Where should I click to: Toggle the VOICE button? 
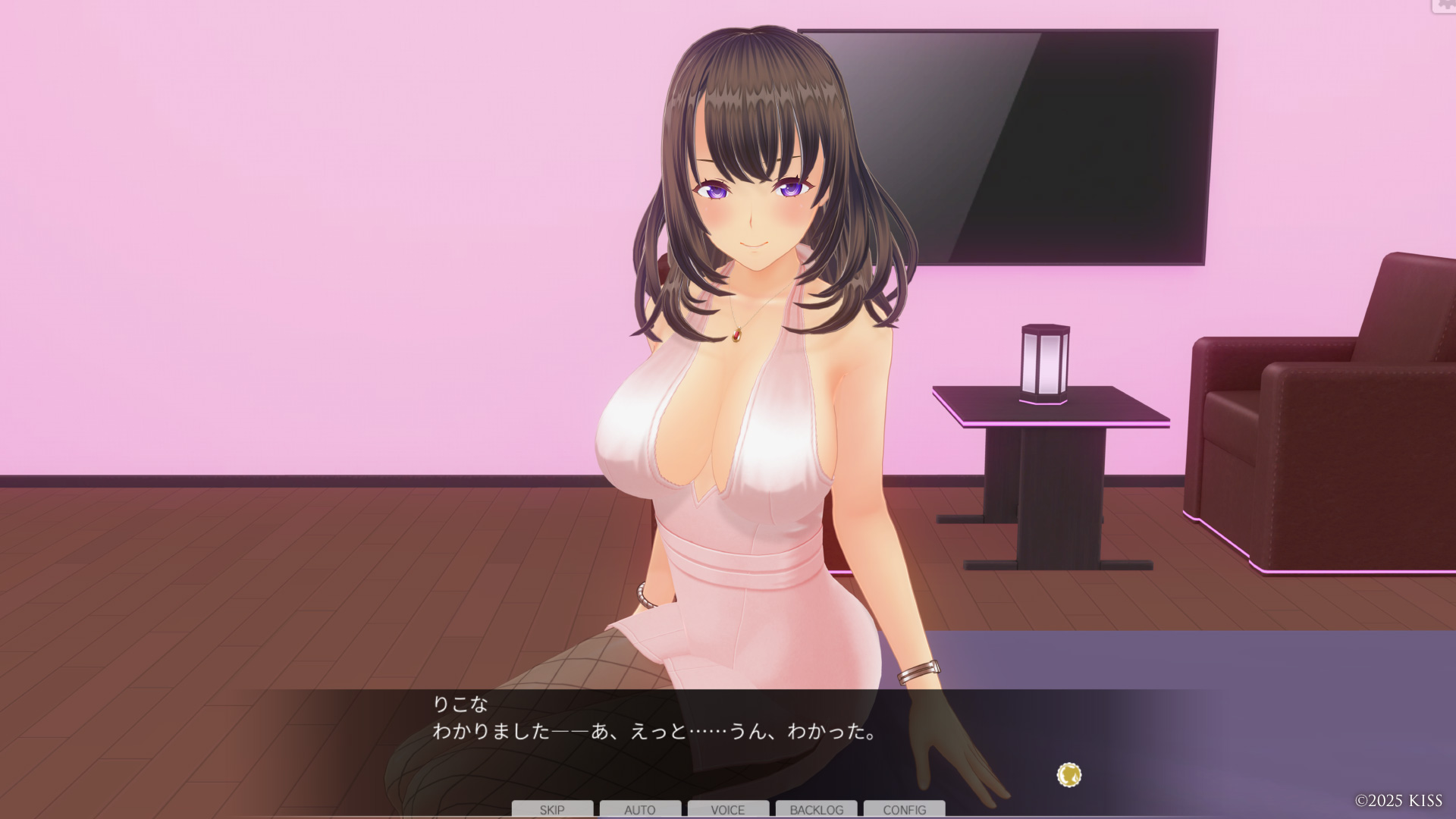[x=728, y=809]
